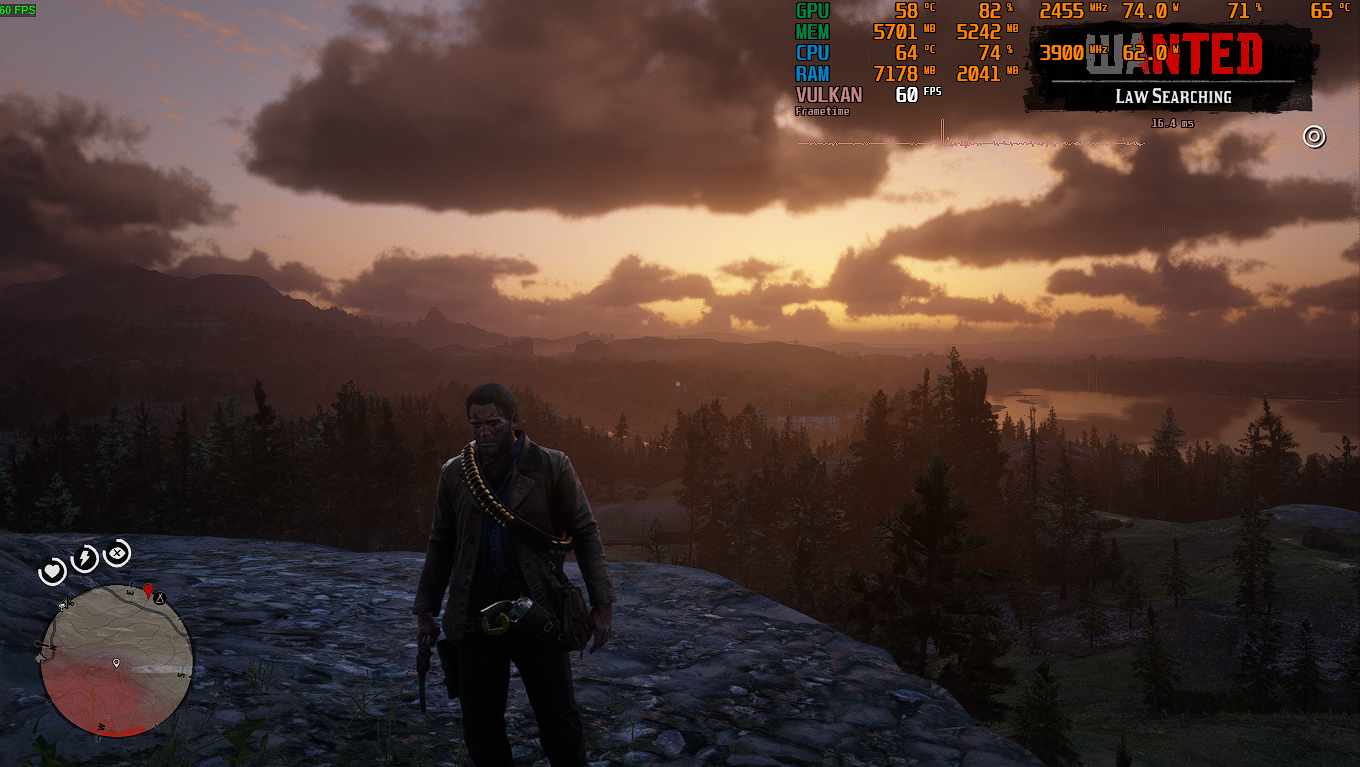
Task: Click the VULKAN frametime overlay graph
Action: [970, 142]
